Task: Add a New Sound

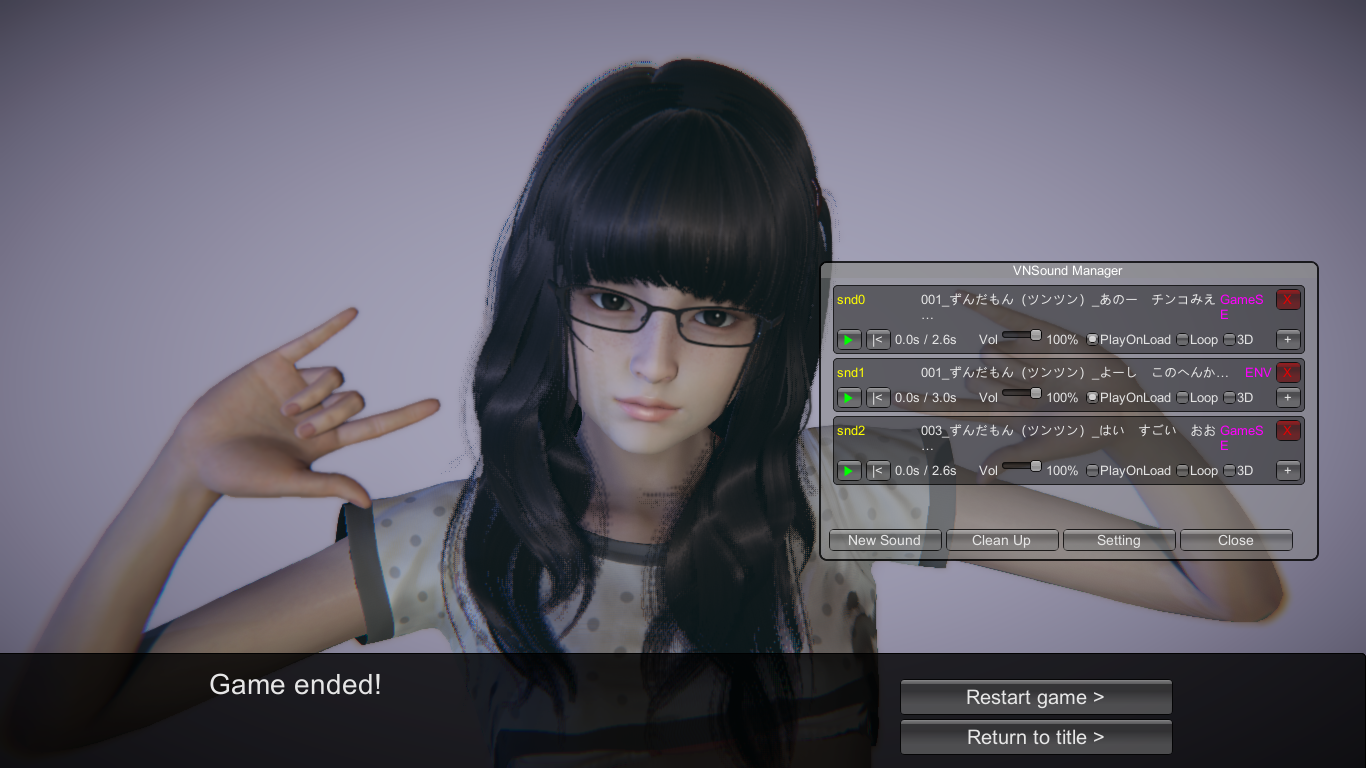Action: tap(884, 540)
